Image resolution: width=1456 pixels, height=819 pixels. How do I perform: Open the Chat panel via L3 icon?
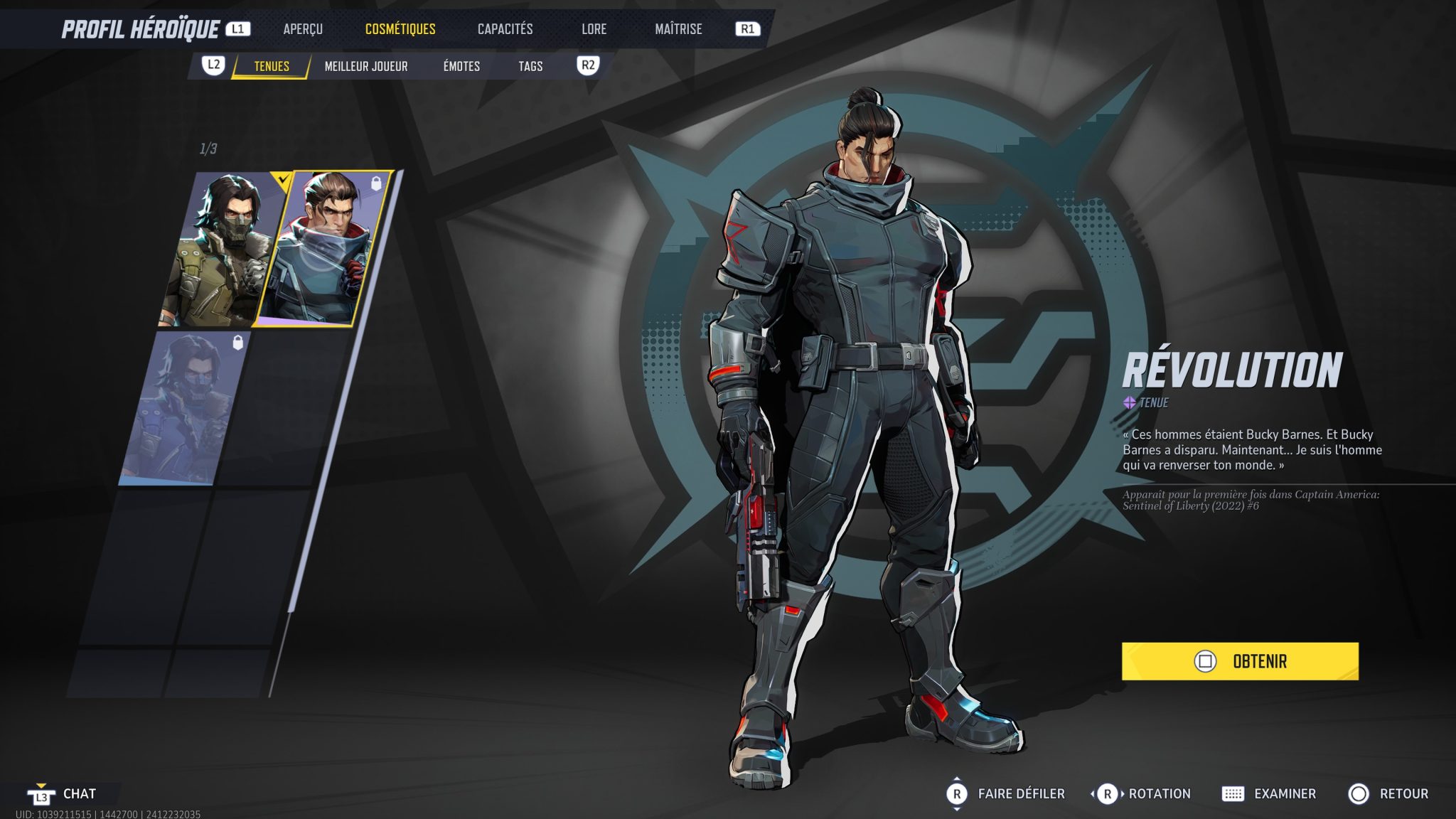(41, 793)
